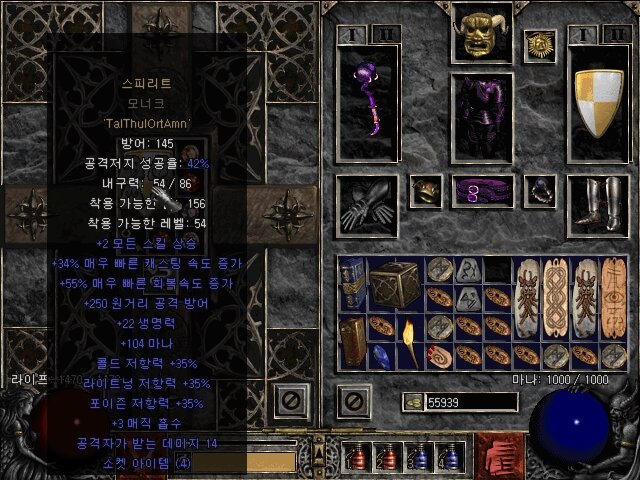Select the gold ring left of belt
The image size is (640, 480).
[427, 189]
